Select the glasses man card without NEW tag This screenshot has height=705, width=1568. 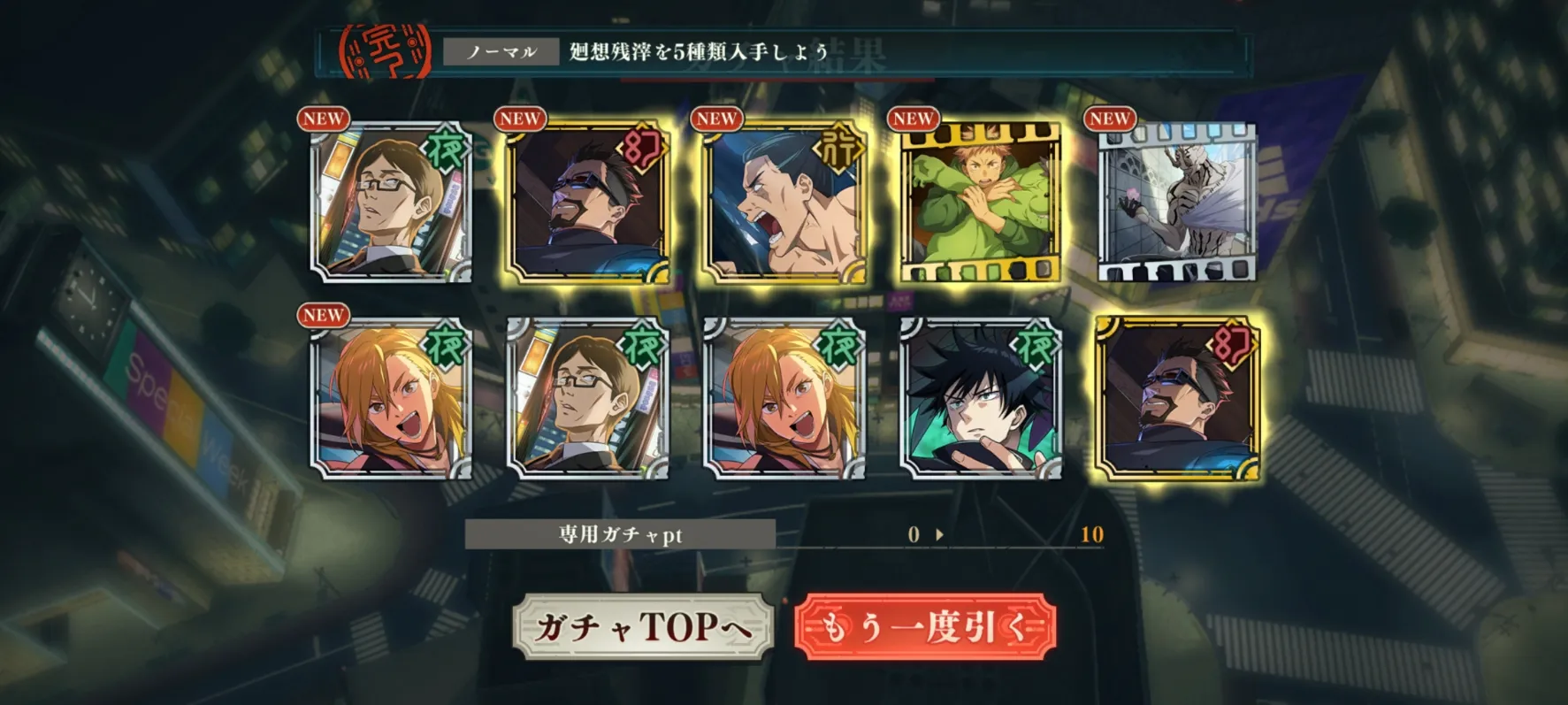coord(588,399)
